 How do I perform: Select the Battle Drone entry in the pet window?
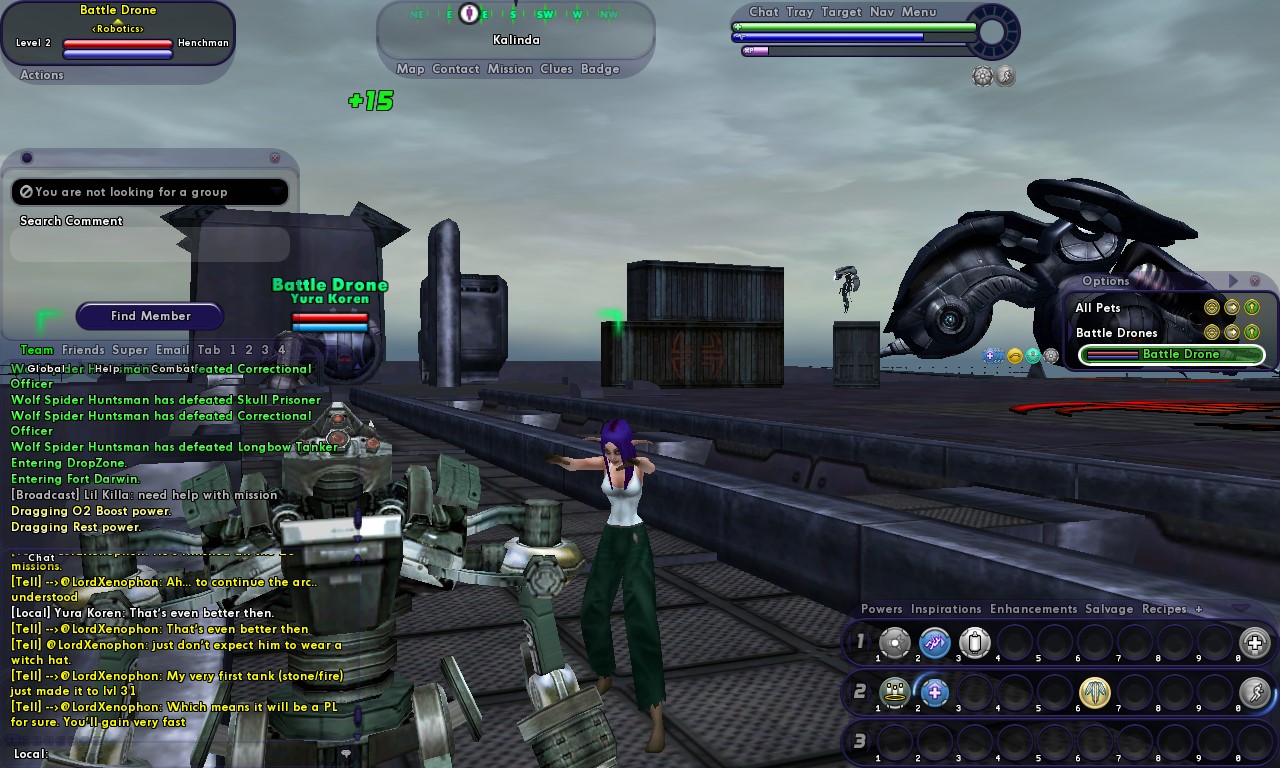point(1172,354)
